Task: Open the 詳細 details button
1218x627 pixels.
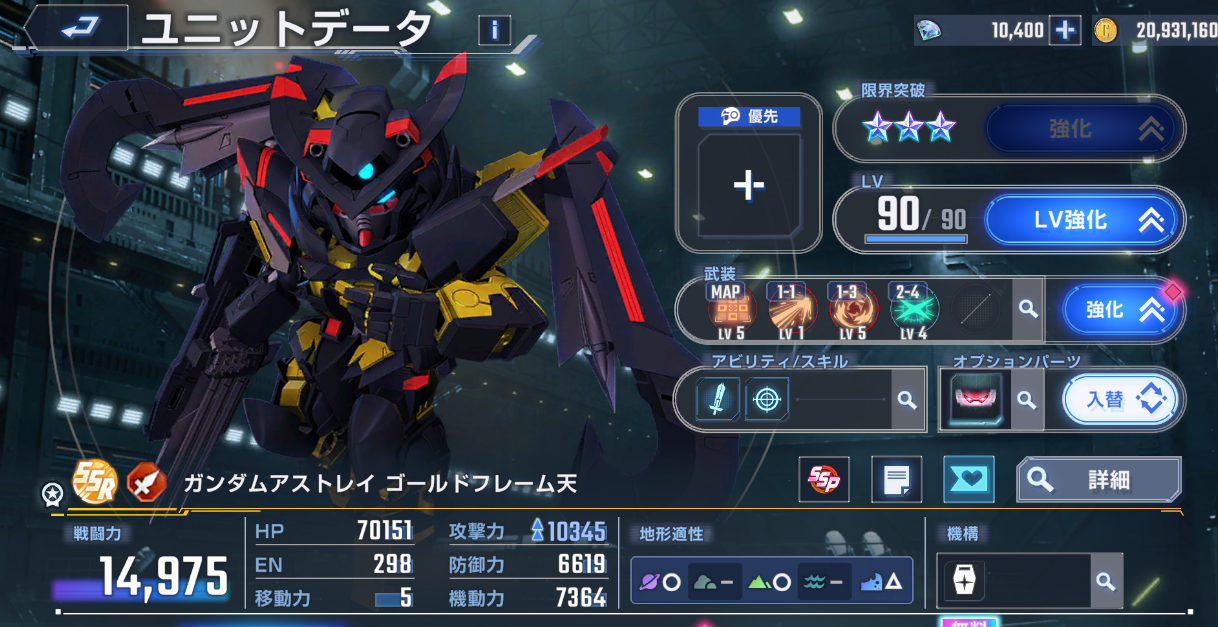Action: 1099,481
